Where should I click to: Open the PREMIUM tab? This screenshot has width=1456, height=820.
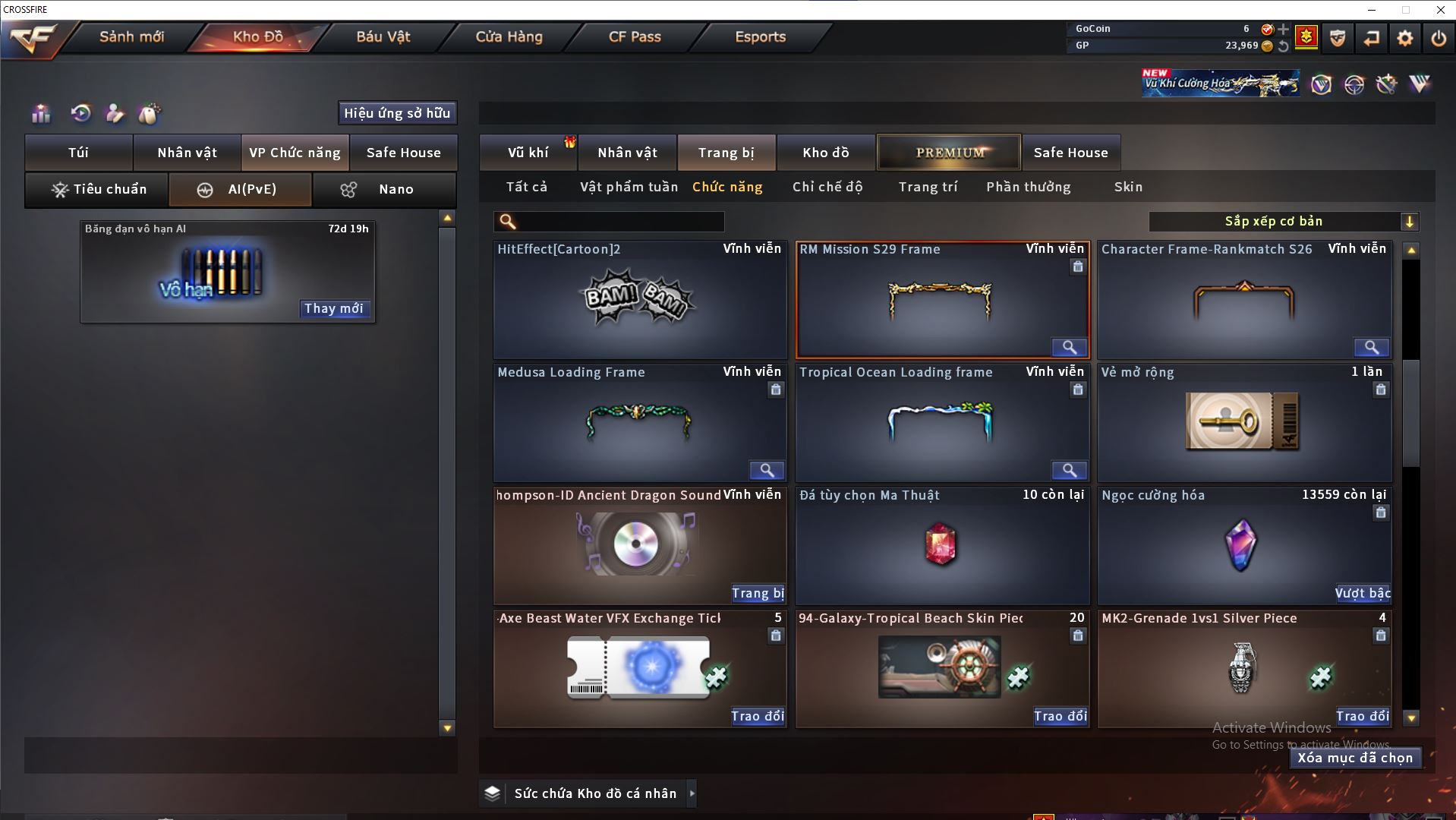tap(949, 153)
